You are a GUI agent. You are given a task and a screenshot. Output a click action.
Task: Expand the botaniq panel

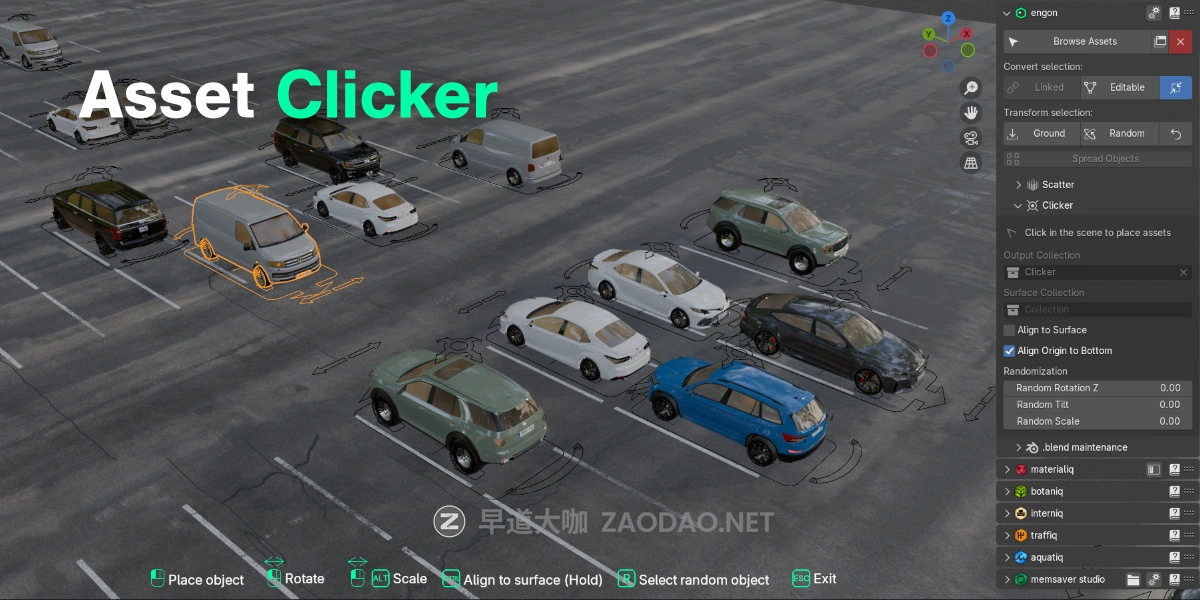(1008, 491)
